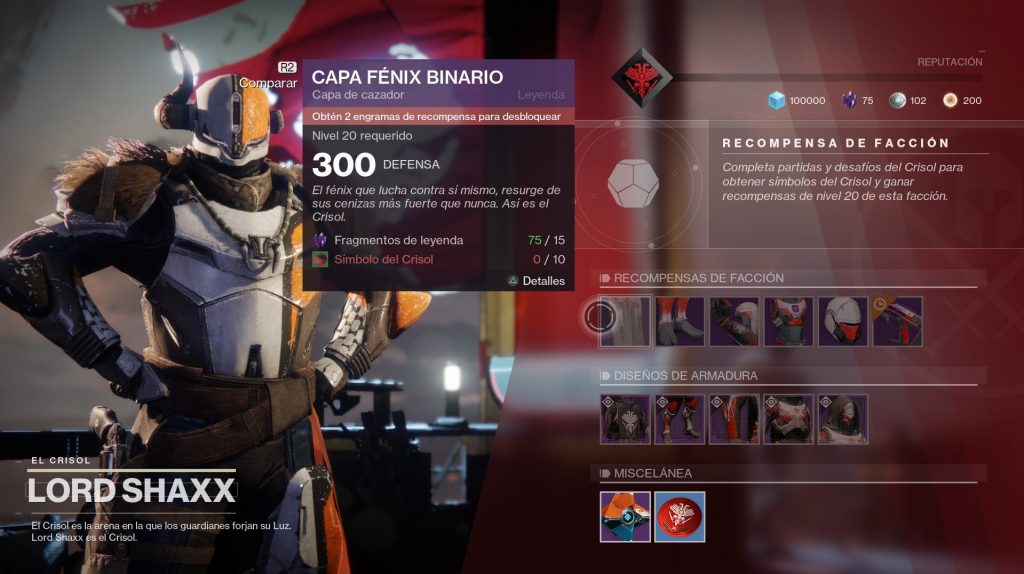
Task: Choose the leg armor faction reward
Action: (x=680, y=321)
